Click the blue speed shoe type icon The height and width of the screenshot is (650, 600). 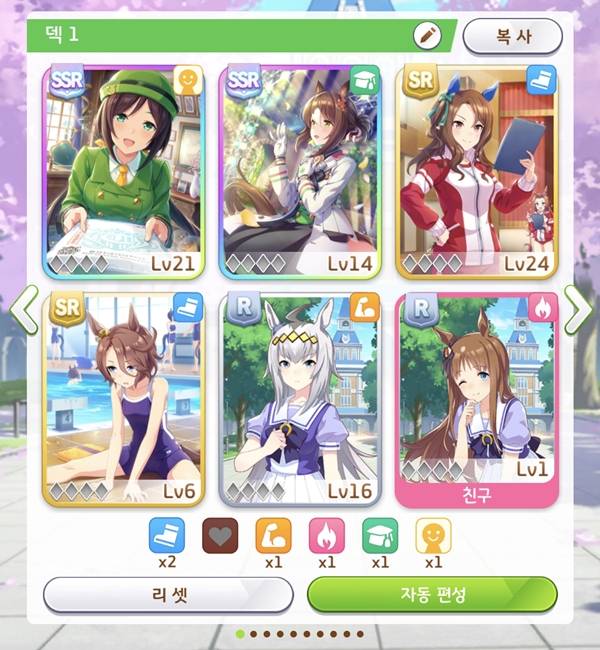[x=167, y=536]
